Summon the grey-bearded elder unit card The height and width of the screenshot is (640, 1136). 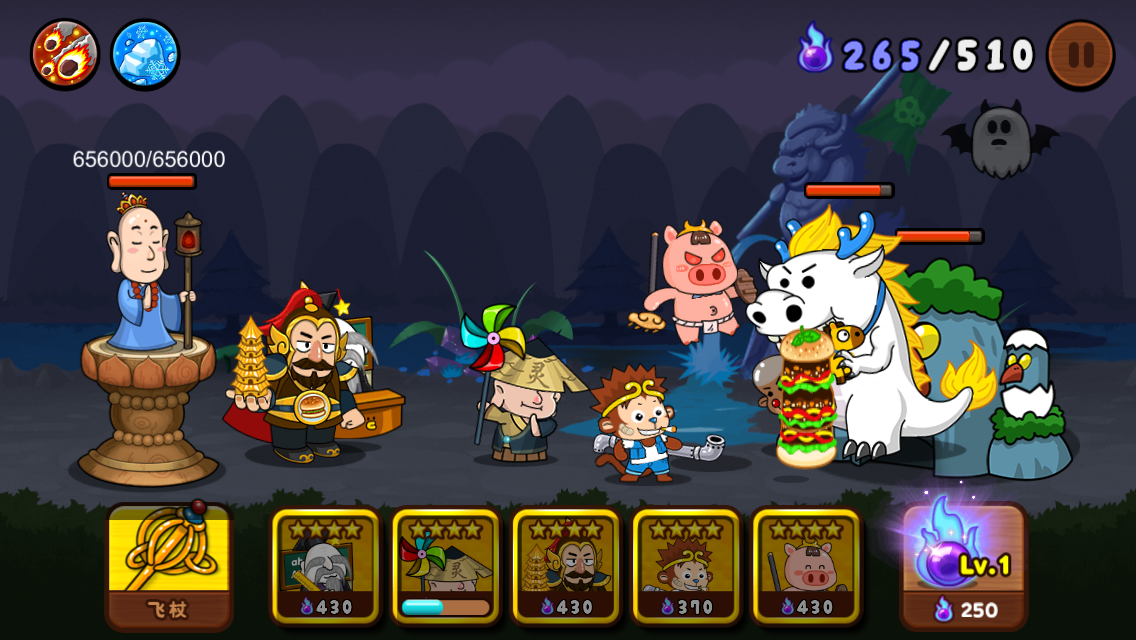pyautogui.click(x=326, y=566)
